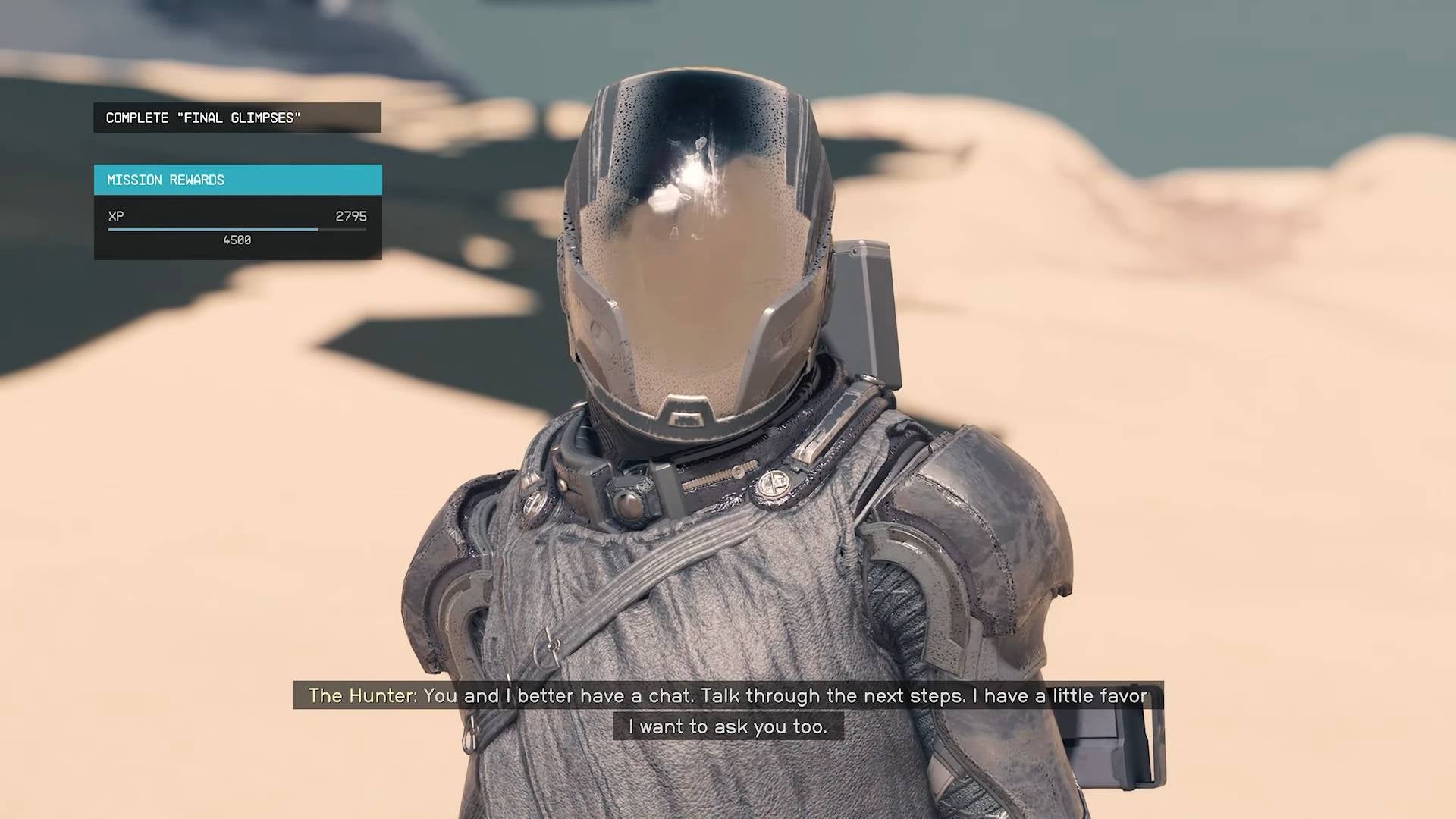The width and height of the screenshot is (1456, 819).
Task: Click the second subtitle line 'I want to ask you too'
Action: [x=728, y=726]
